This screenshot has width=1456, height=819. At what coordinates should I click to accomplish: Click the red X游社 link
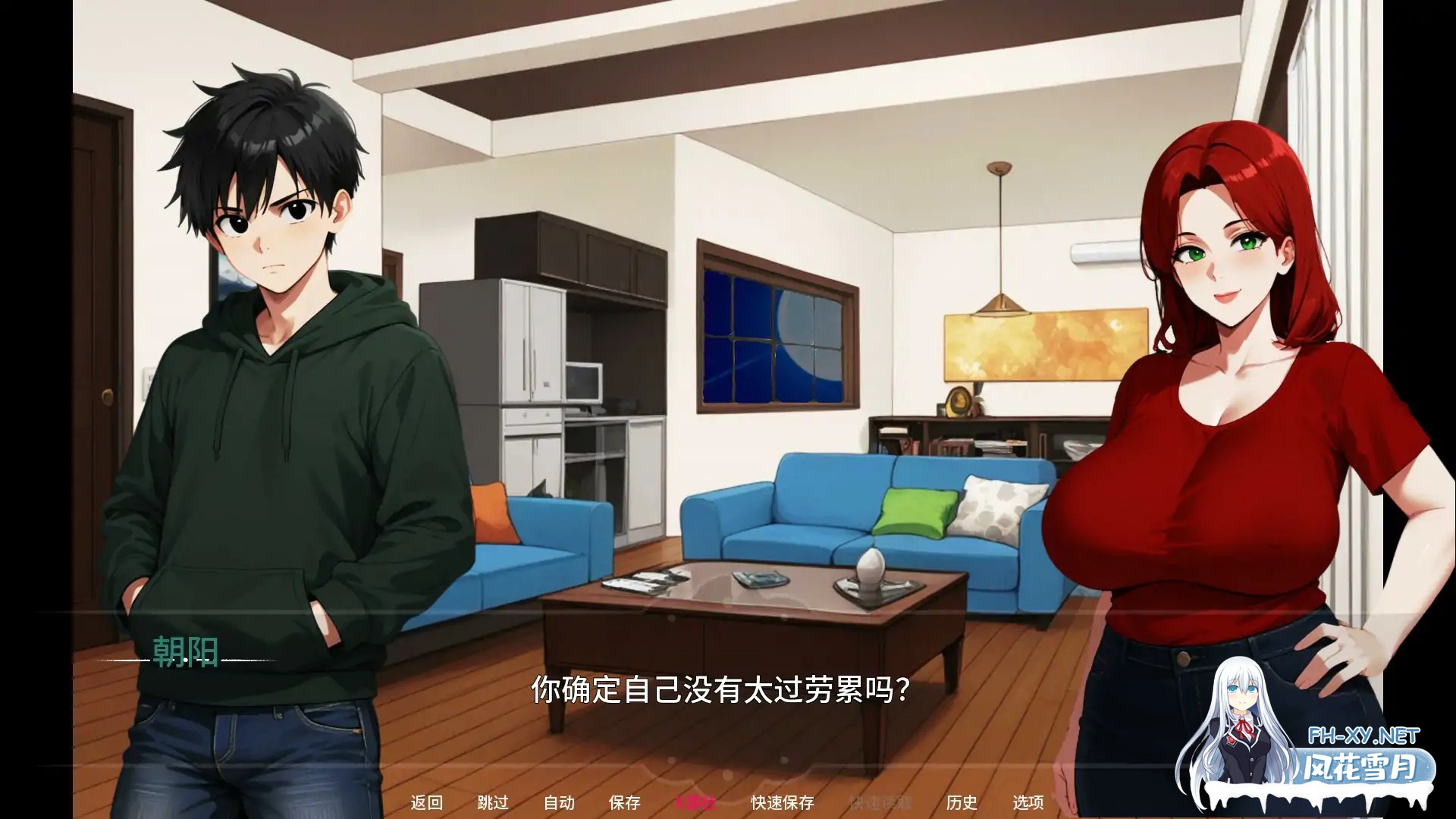[x=697, y=802]
